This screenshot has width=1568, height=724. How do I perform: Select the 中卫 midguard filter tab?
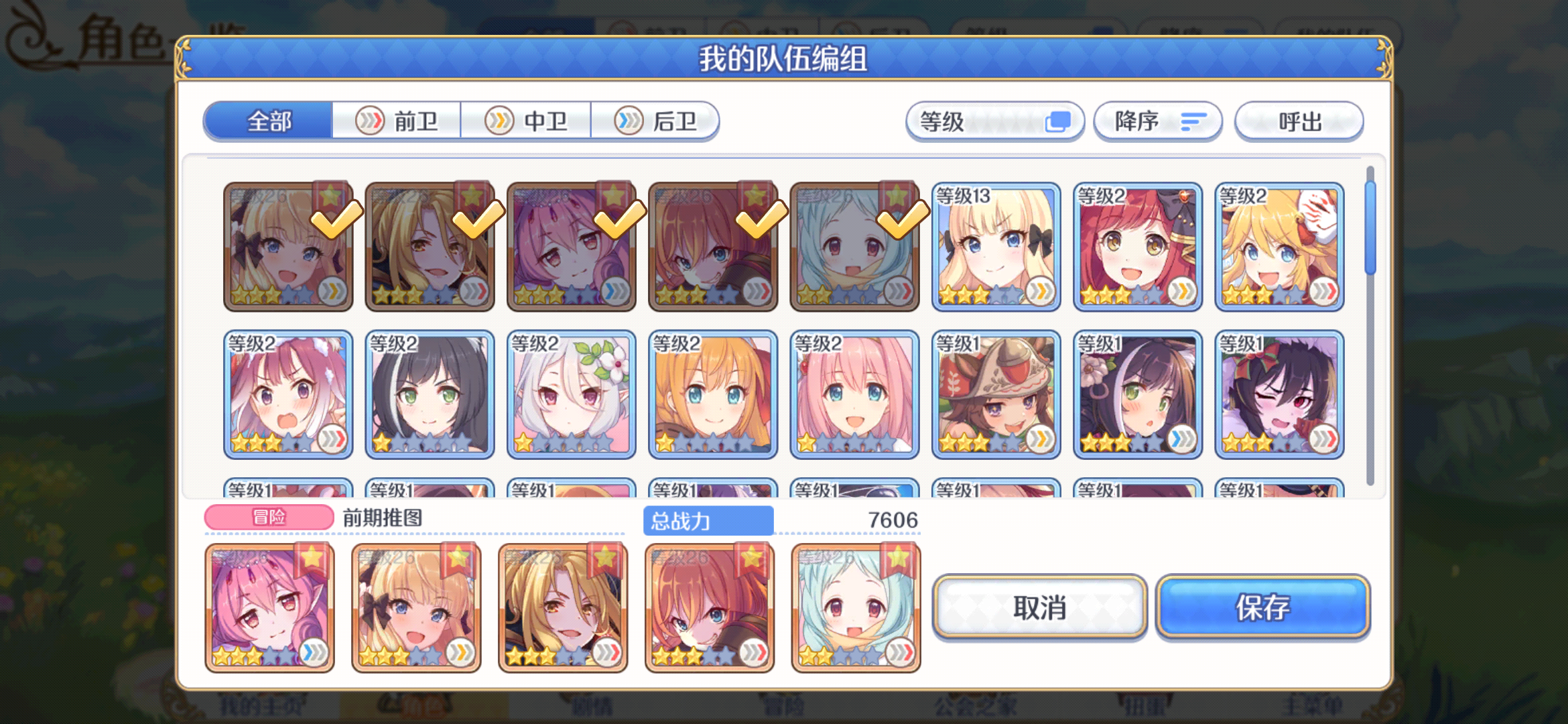click(527, 121)
